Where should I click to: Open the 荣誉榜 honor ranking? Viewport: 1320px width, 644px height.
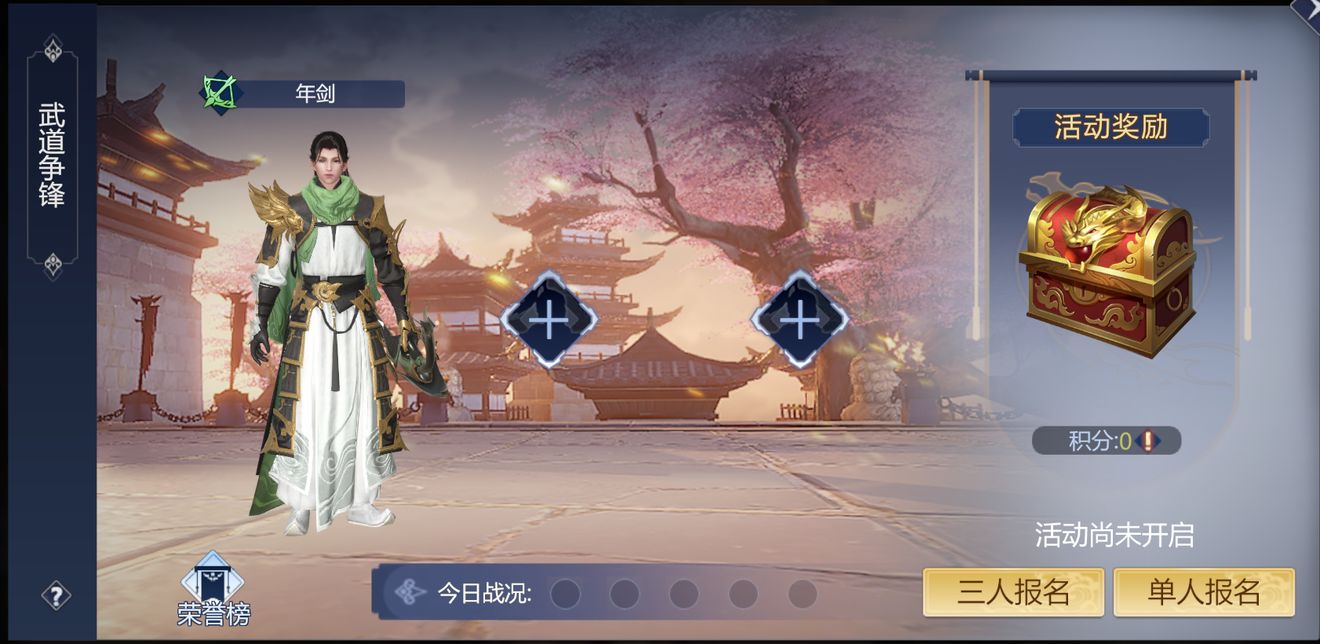(x=213, y=590)
